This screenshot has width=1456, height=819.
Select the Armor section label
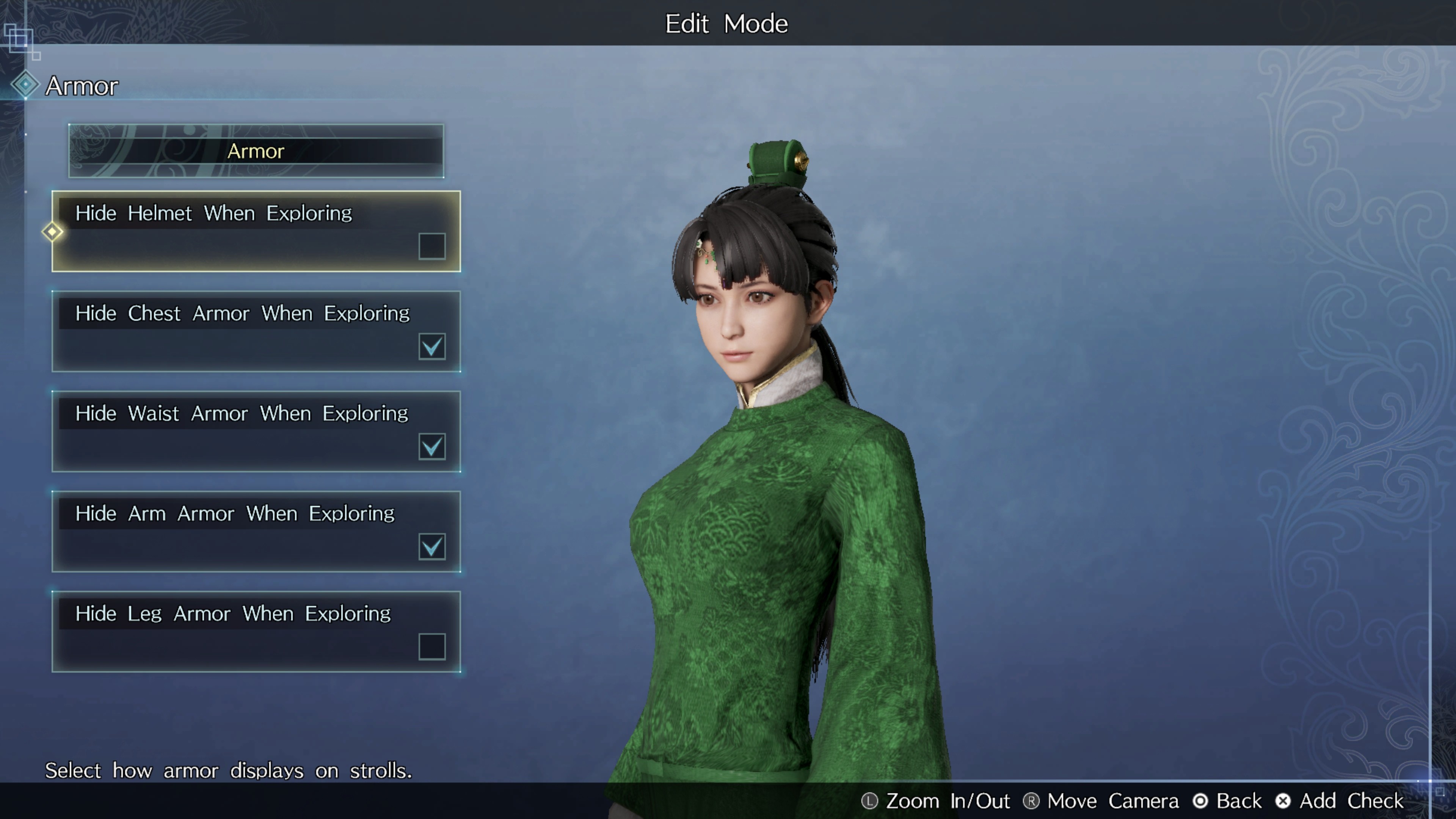click(82, 85)
